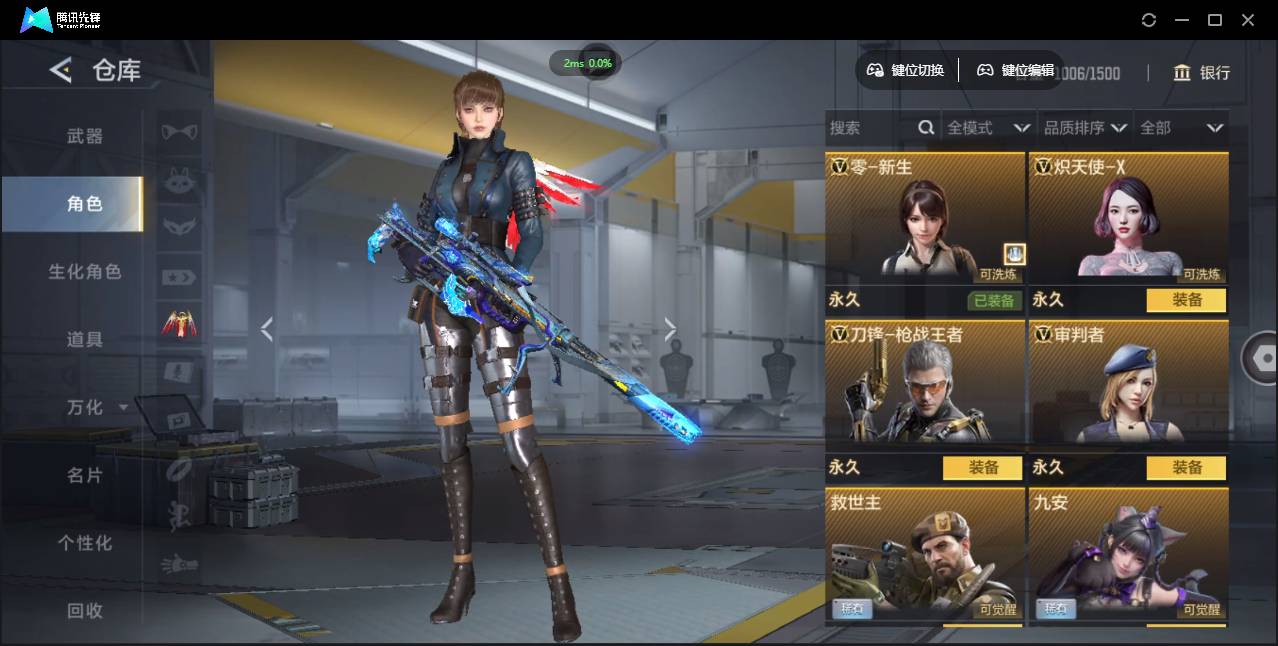The image size is (1278, 646).
Task: Rotate character preview with the right arrow
Action: pos(670,329)
